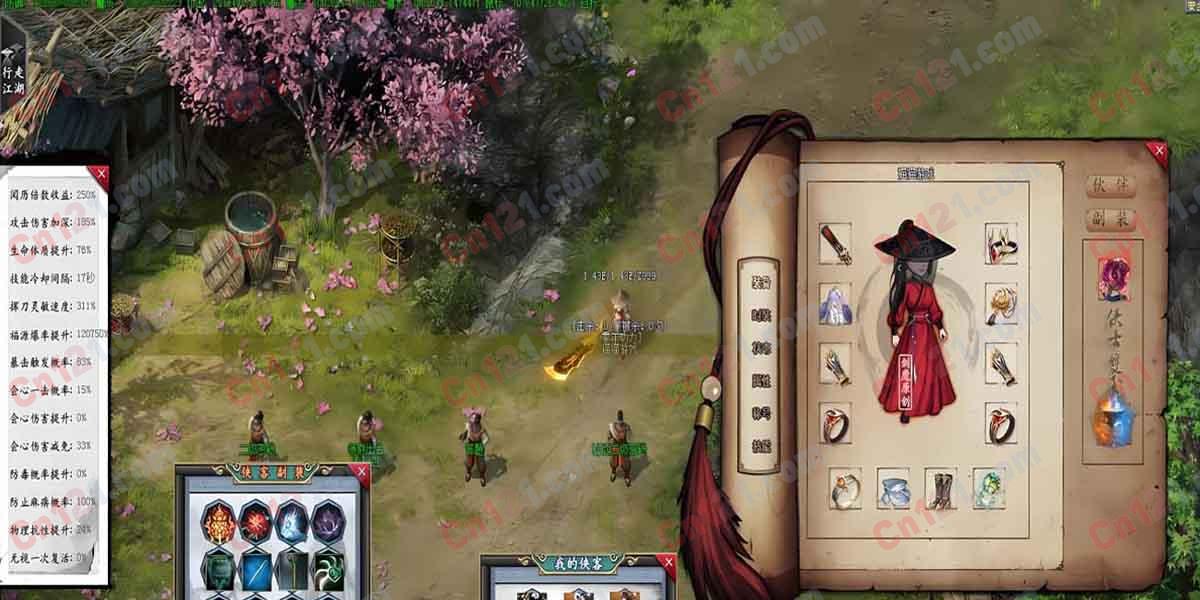Select the sword weapon equipment slot

[x=835, y=244]
